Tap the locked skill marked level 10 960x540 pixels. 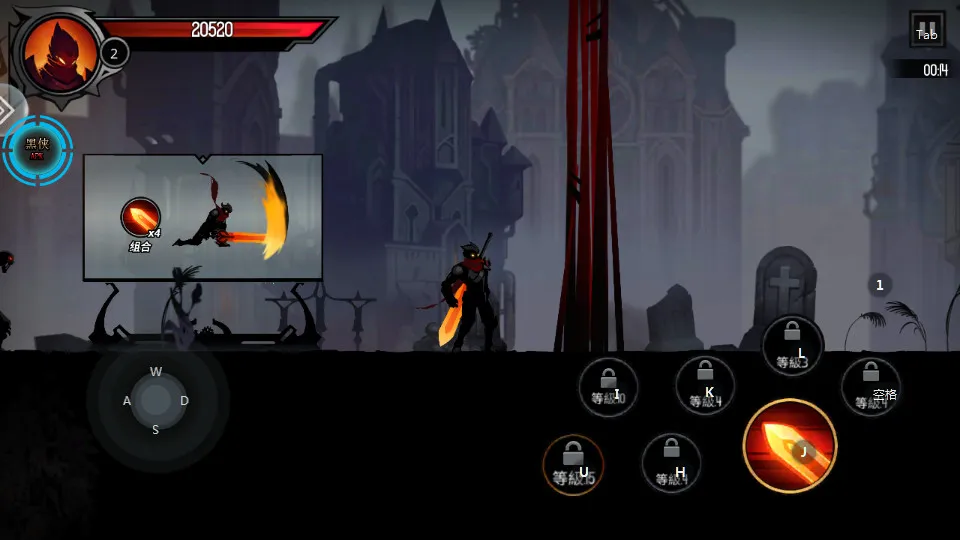tap(608, 387)
